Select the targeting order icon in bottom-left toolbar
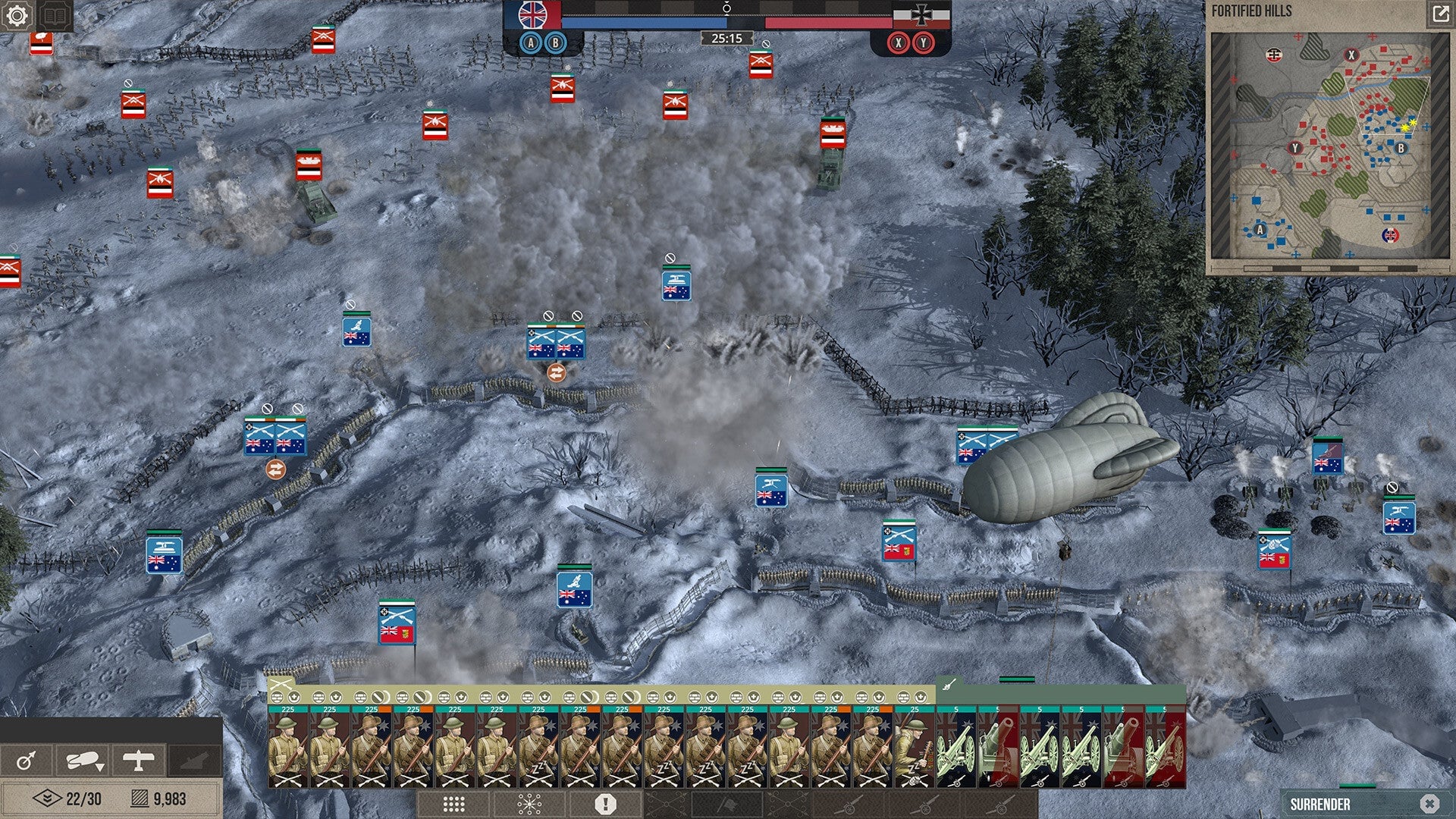The width and height of the screenshot is (1456, 819). [27, 760]
